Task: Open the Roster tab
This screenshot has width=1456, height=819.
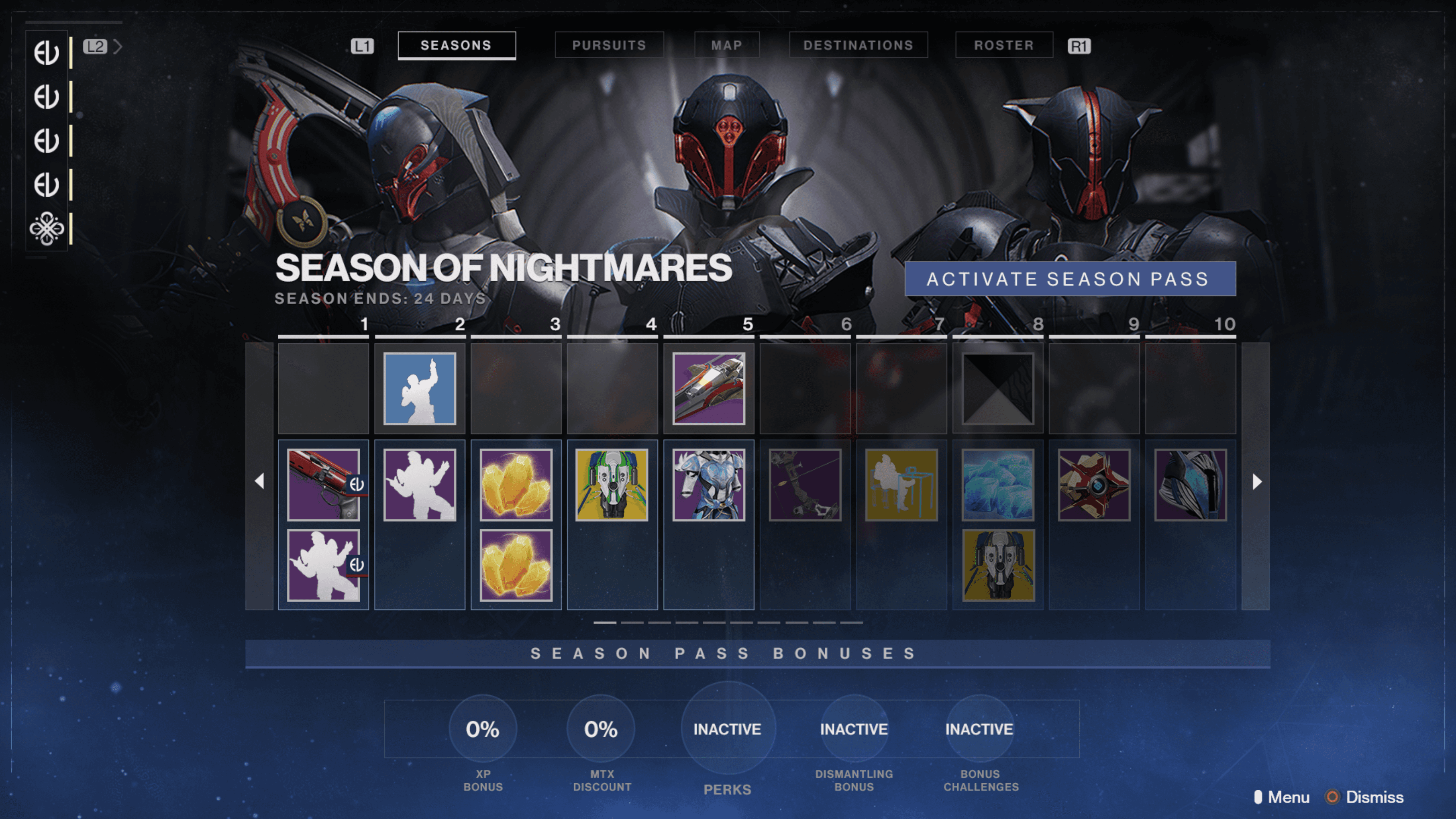Action: click(x=1003, y=45)
